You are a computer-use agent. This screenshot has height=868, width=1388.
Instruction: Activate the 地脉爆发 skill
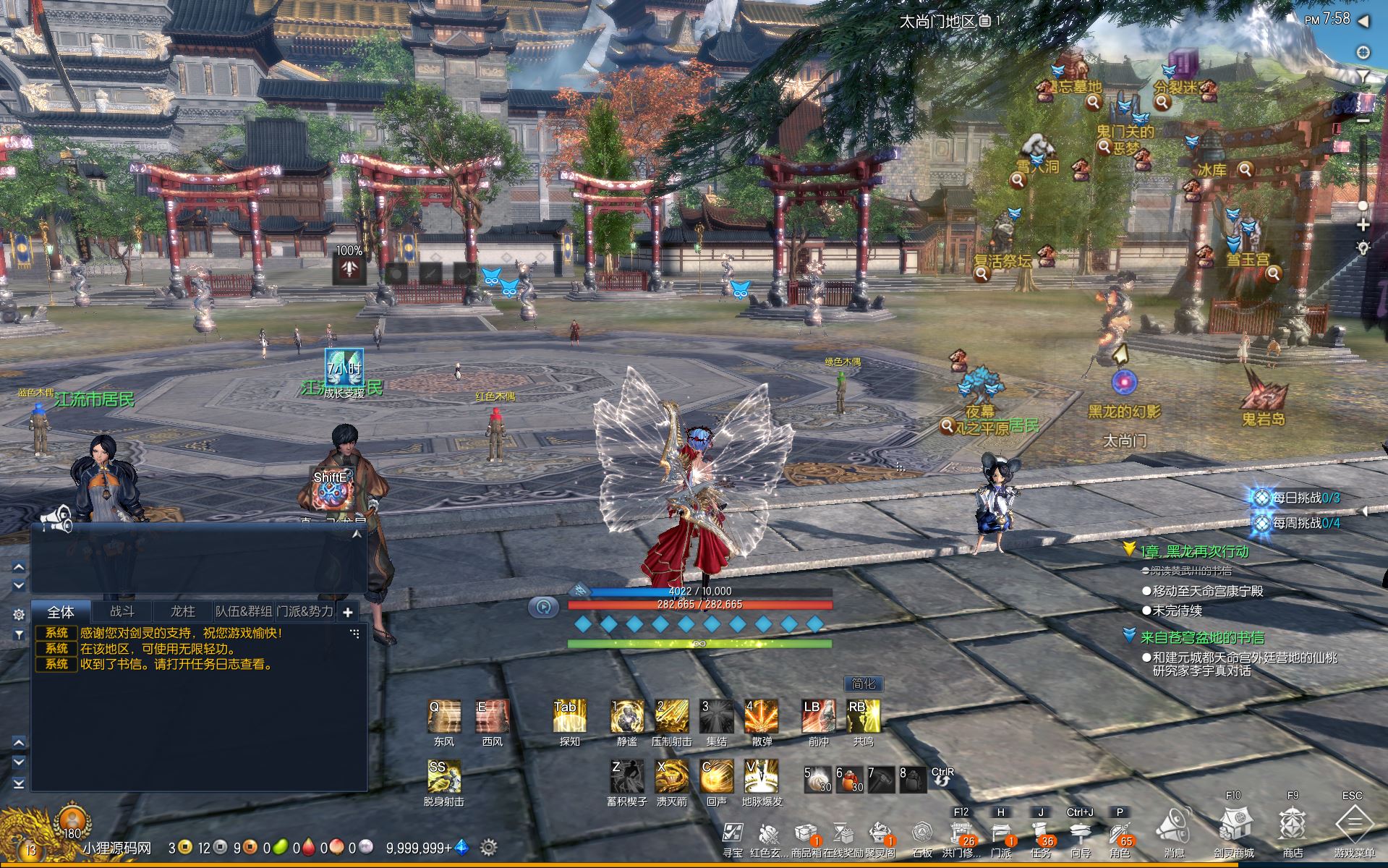(x=762, y=776)
